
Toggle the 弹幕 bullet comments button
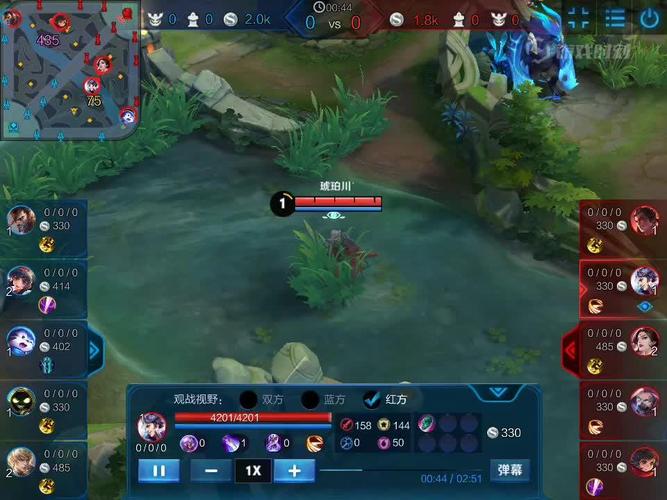tap(509, 470)
